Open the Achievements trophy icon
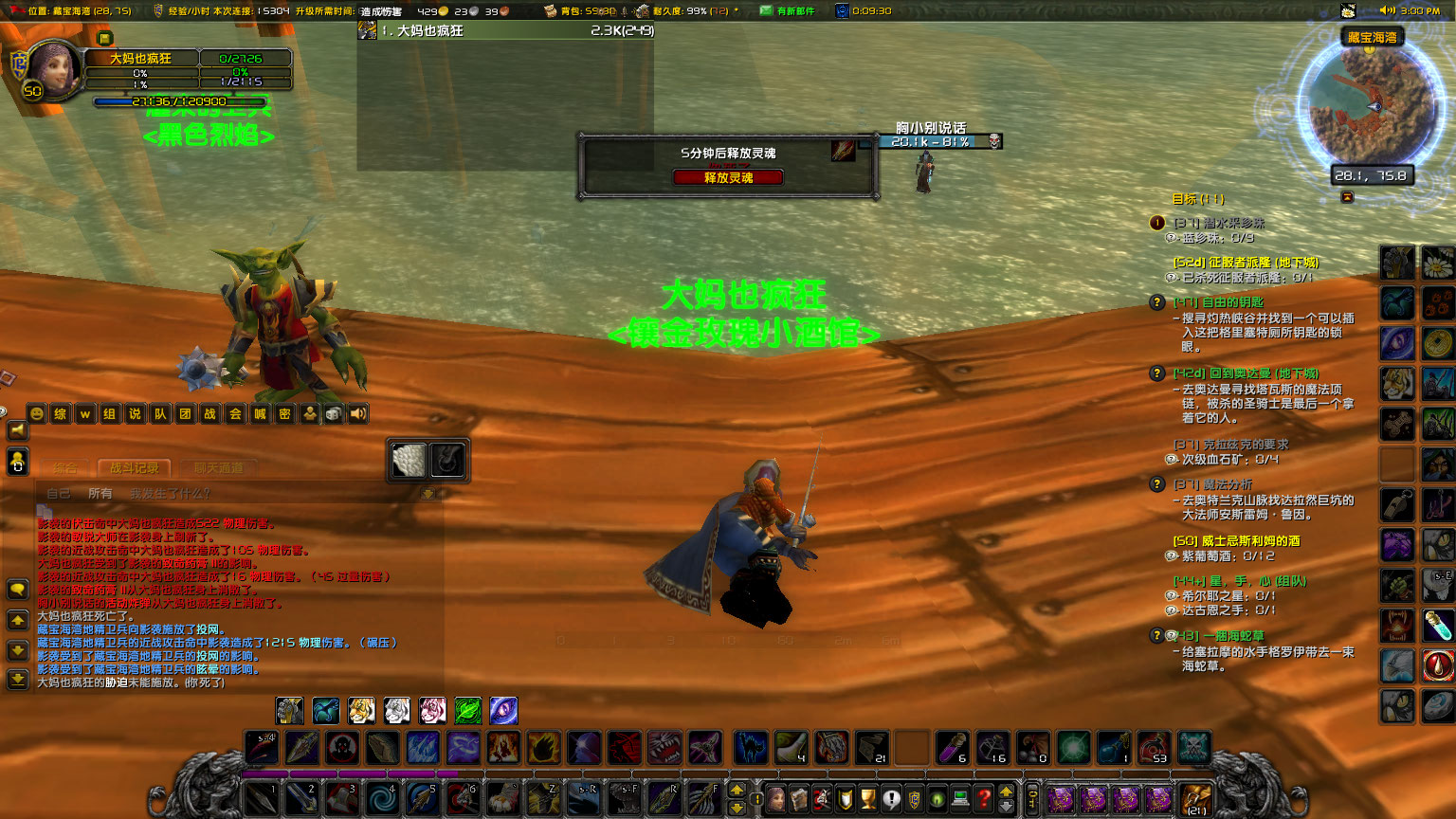Viewport: 1456px width, 819px height. 867,799
